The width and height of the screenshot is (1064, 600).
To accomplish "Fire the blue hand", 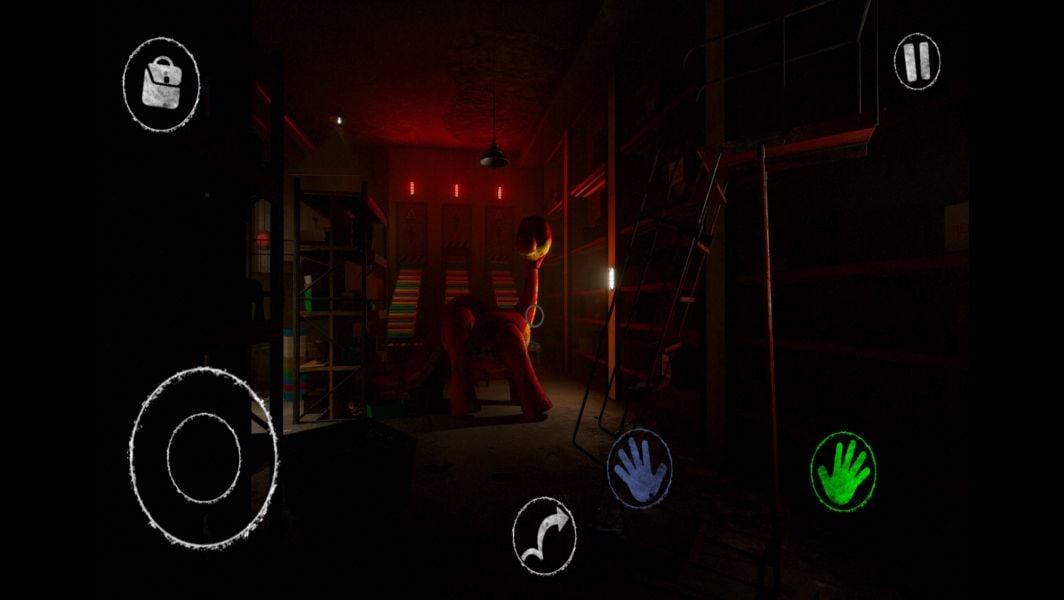I will (x=639, y=469).
